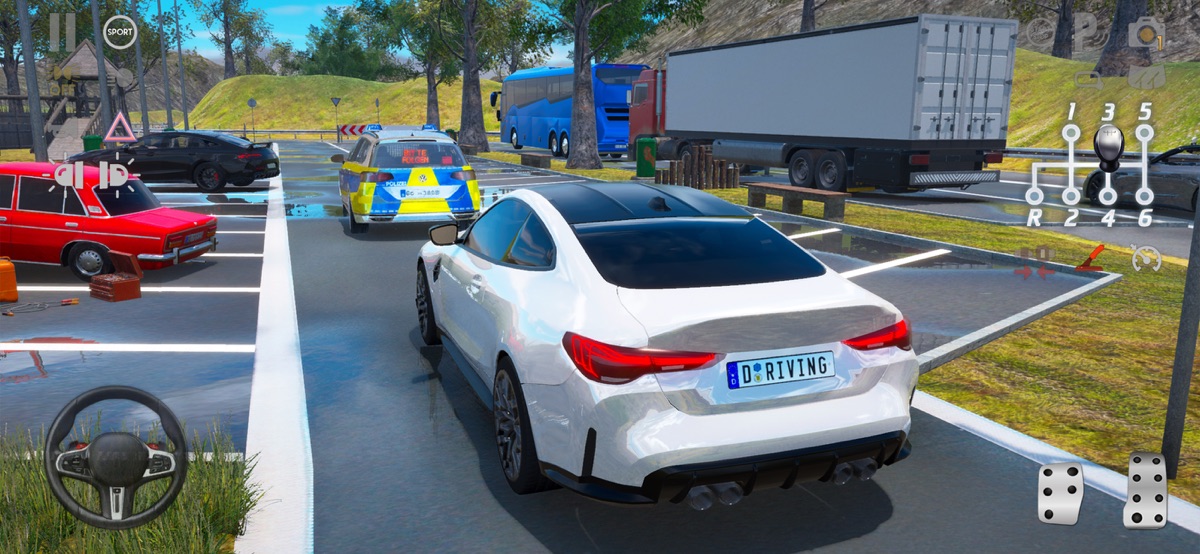Turn on the hazard warning triangle
The height and width of the screenshot is (554, 1200).
pyautogui.click(x=120, y=127)
